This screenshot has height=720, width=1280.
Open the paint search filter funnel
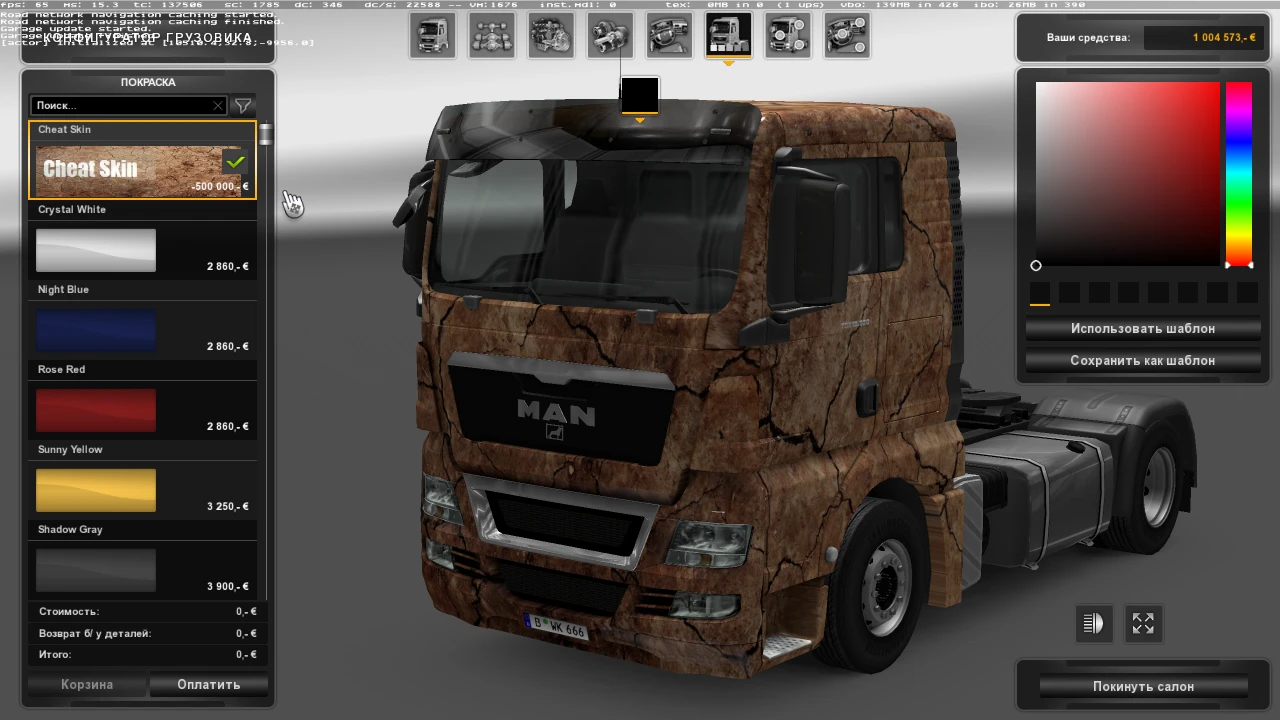[243, 105]
